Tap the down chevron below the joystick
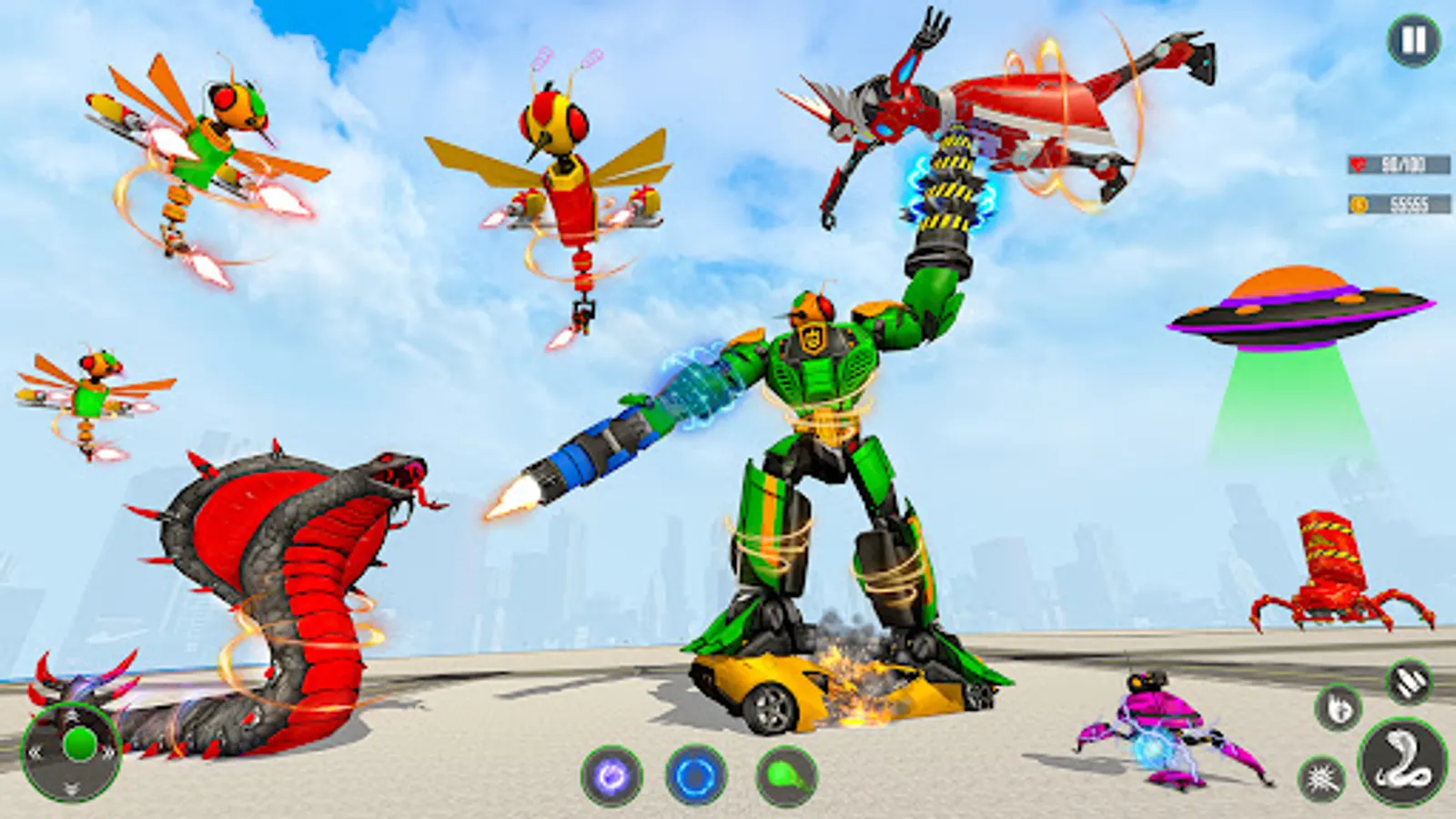The width and height of the screenshot is (1456, 819). 72,787
